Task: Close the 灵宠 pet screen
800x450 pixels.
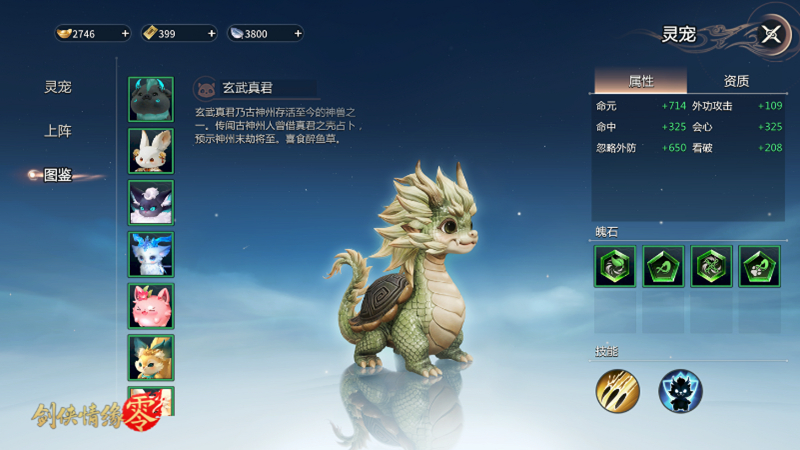Action: 770,34
